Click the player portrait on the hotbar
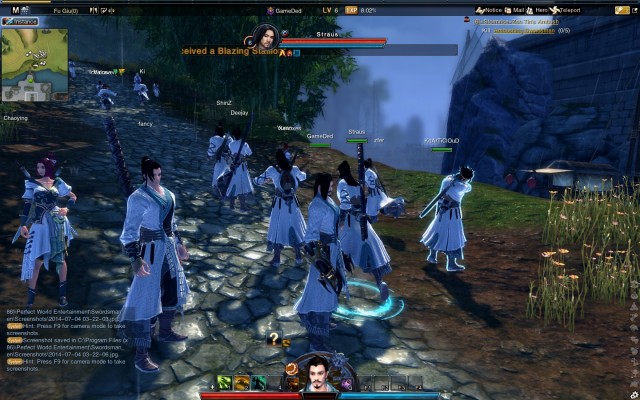 tap(317, 376)
